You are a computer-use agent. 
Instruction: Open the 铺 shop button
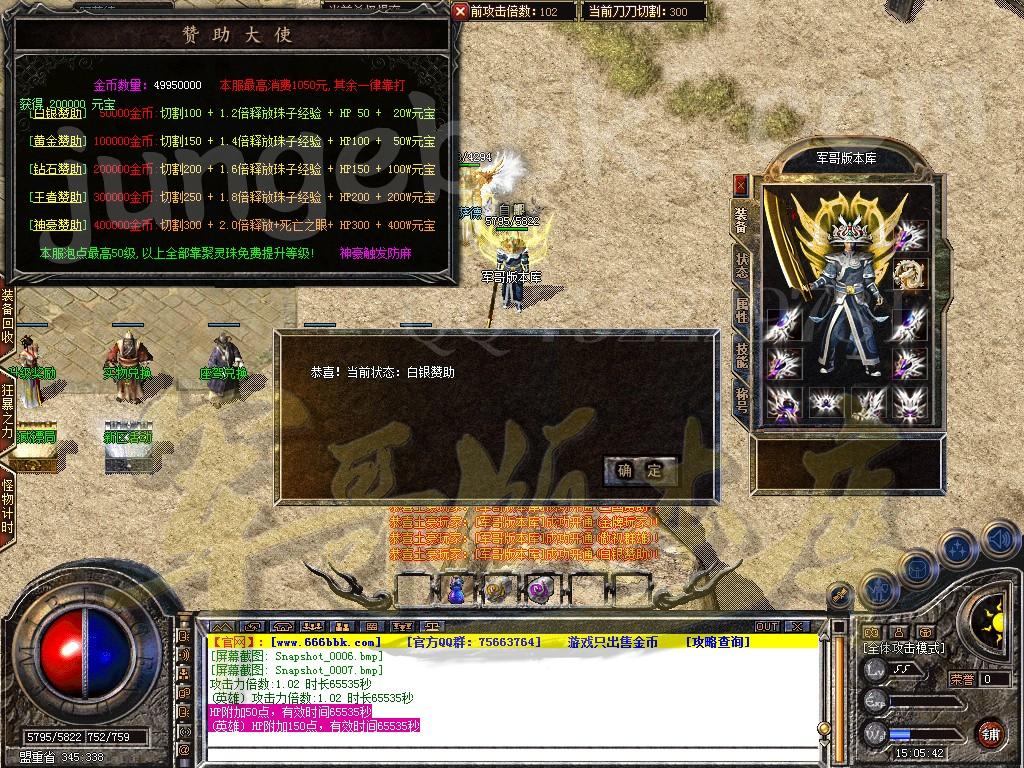(x=989, y=733)
